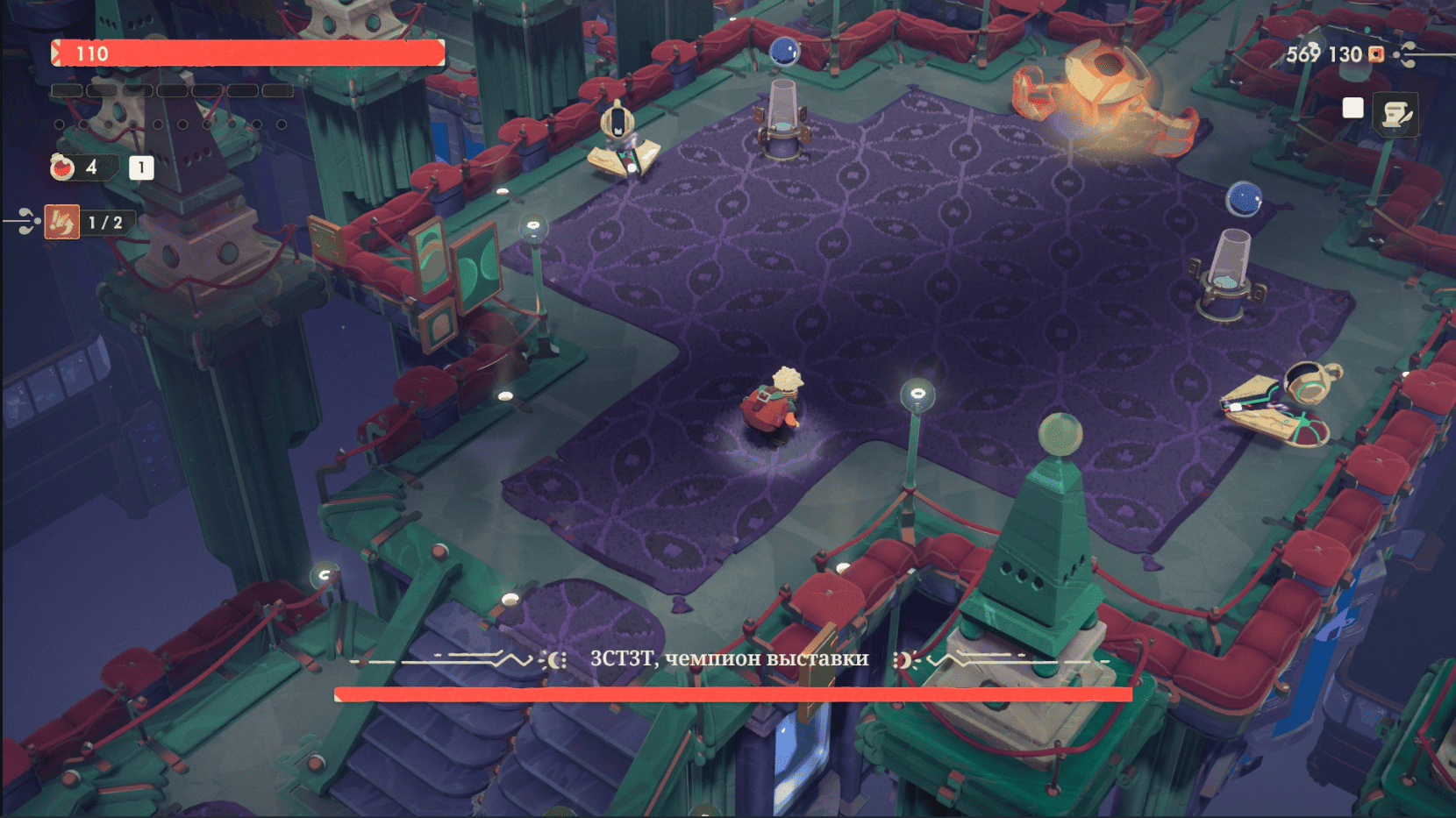Open the scroll and quill journal

1395,114
